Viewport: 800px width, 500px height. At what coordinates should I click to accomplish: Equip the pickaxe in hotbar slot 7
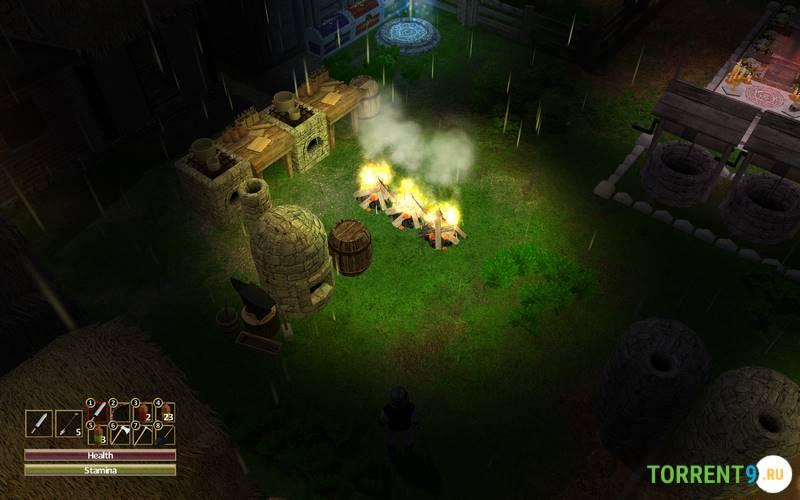point(143,434)
